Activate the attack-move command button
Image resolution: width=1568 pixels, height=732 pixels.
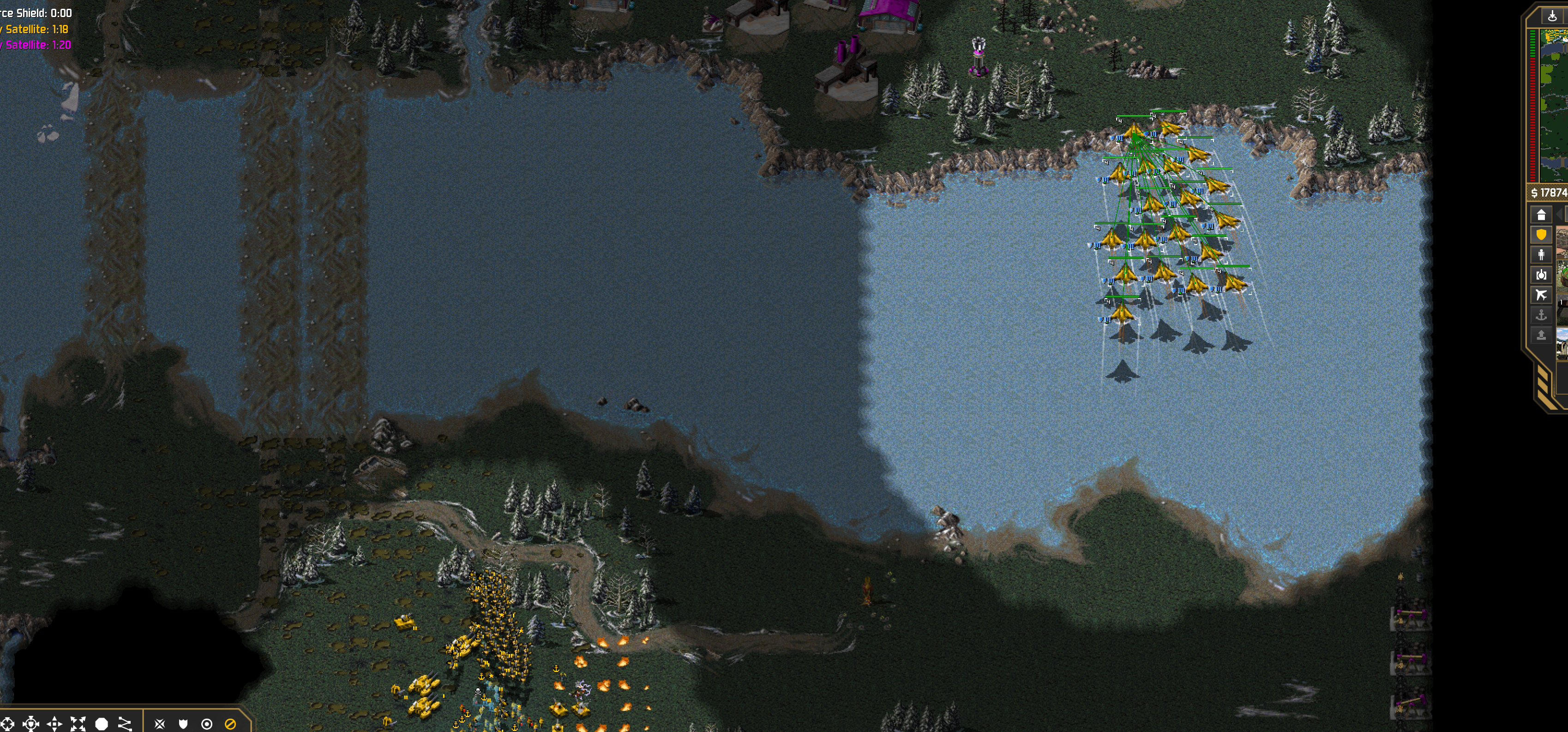click(7, 724)
